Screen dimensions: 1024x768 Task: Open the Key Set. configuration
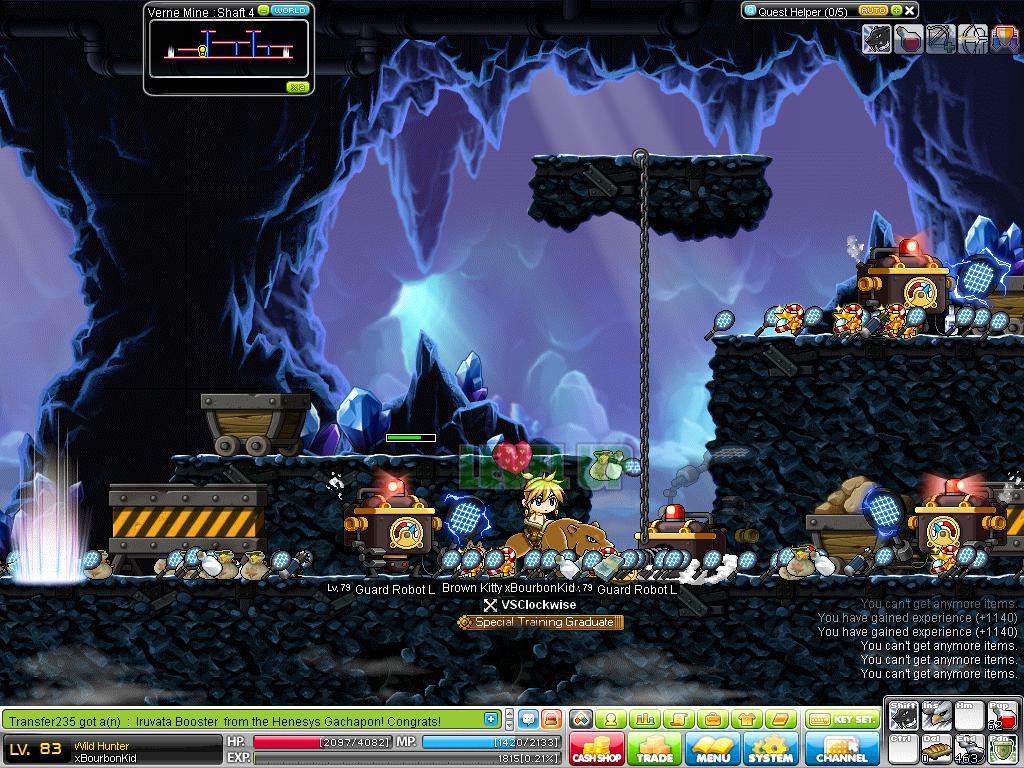(x=842, y=719)
